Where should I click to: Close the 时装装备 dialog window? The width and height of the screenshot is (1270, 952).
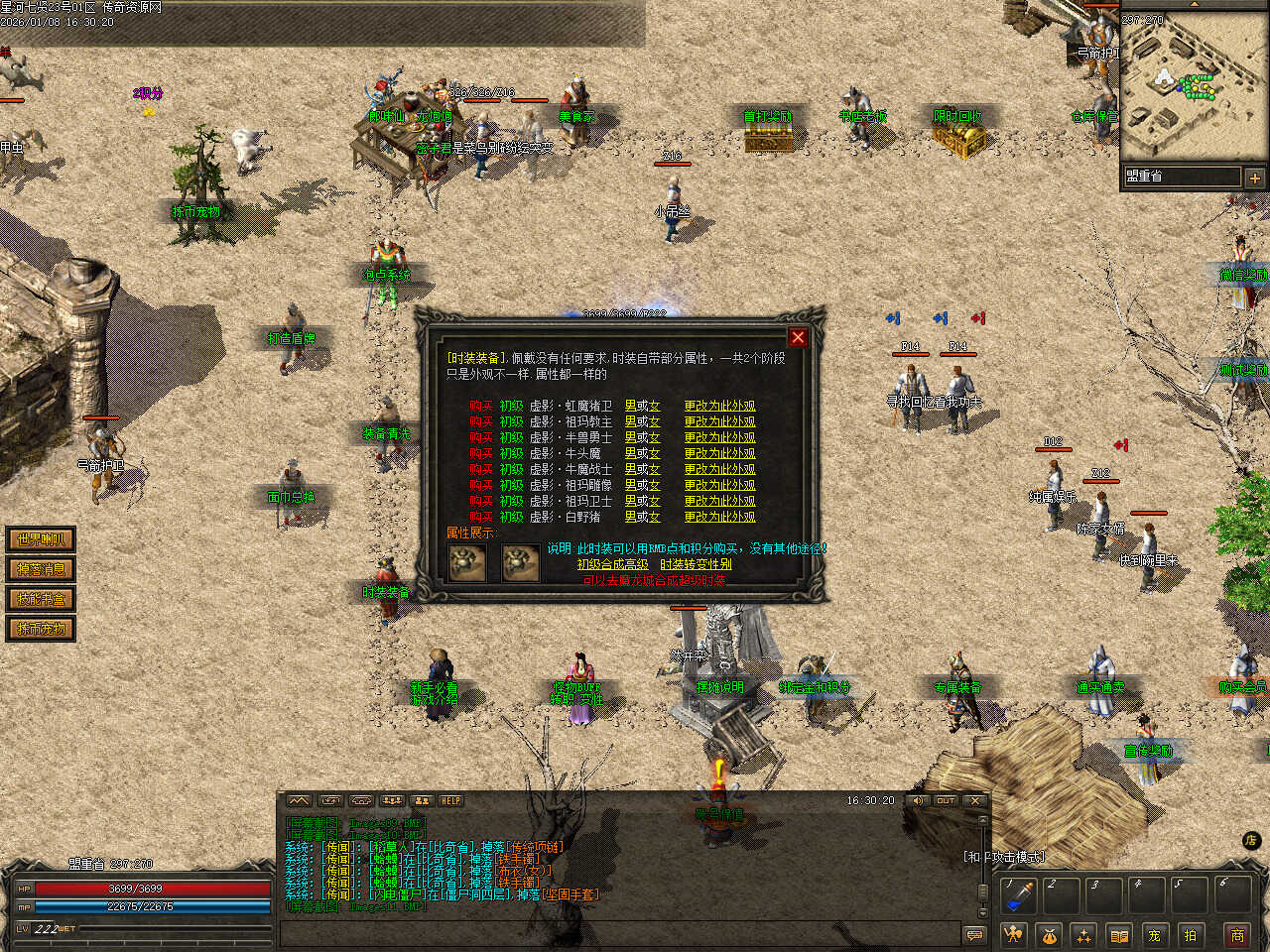798,337
